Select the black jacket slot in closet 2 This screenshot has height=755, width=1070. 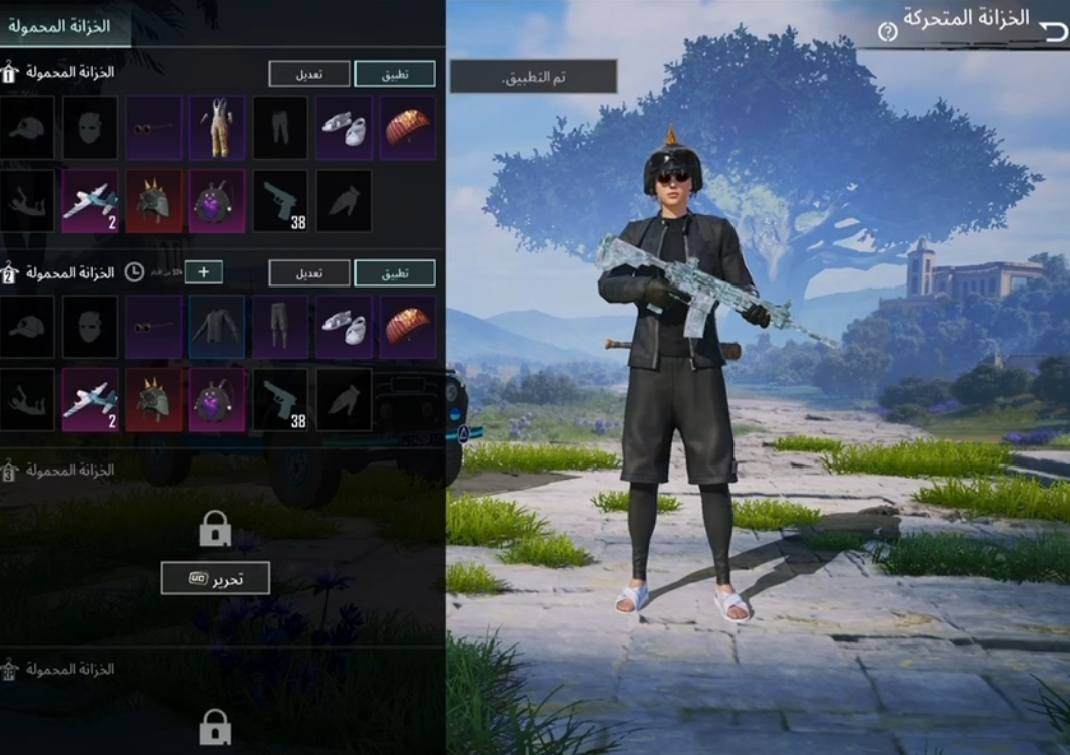tap(217, 327)
